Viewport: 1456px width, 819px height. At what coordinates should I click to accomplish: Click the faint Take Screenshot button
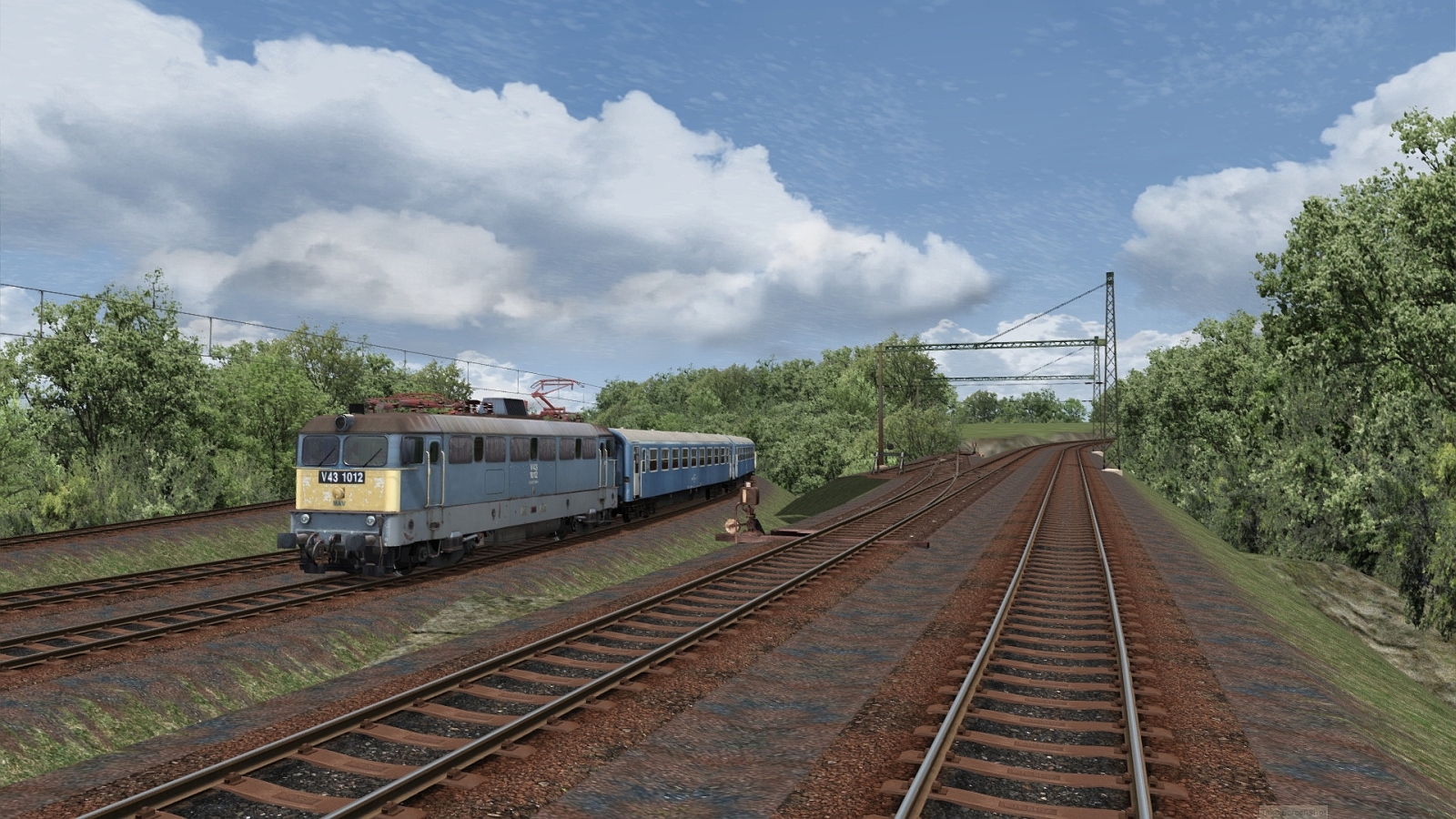pyautogui.click(x=1293, y=810)
